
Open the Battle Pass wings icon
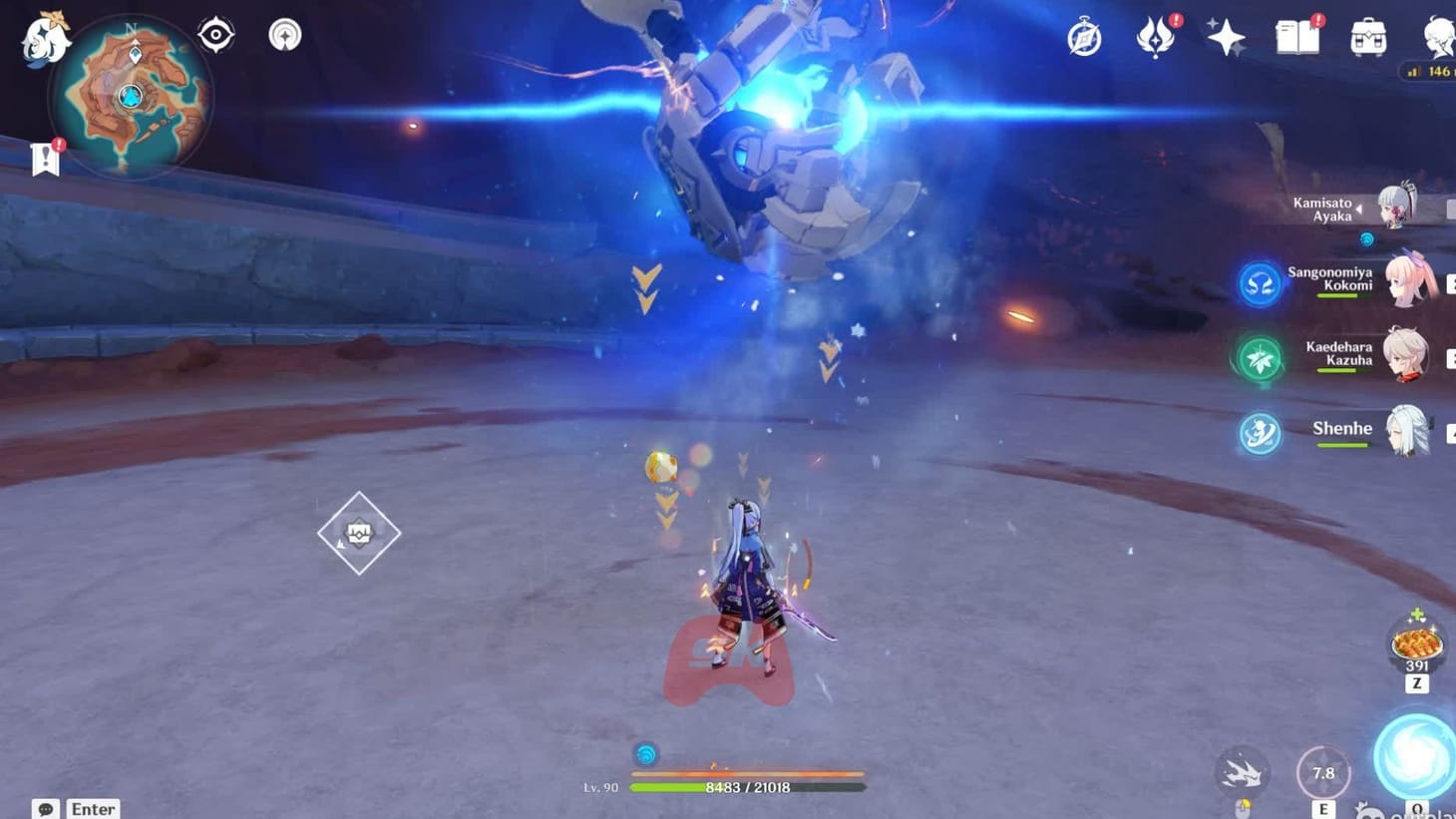(1156, 35)
